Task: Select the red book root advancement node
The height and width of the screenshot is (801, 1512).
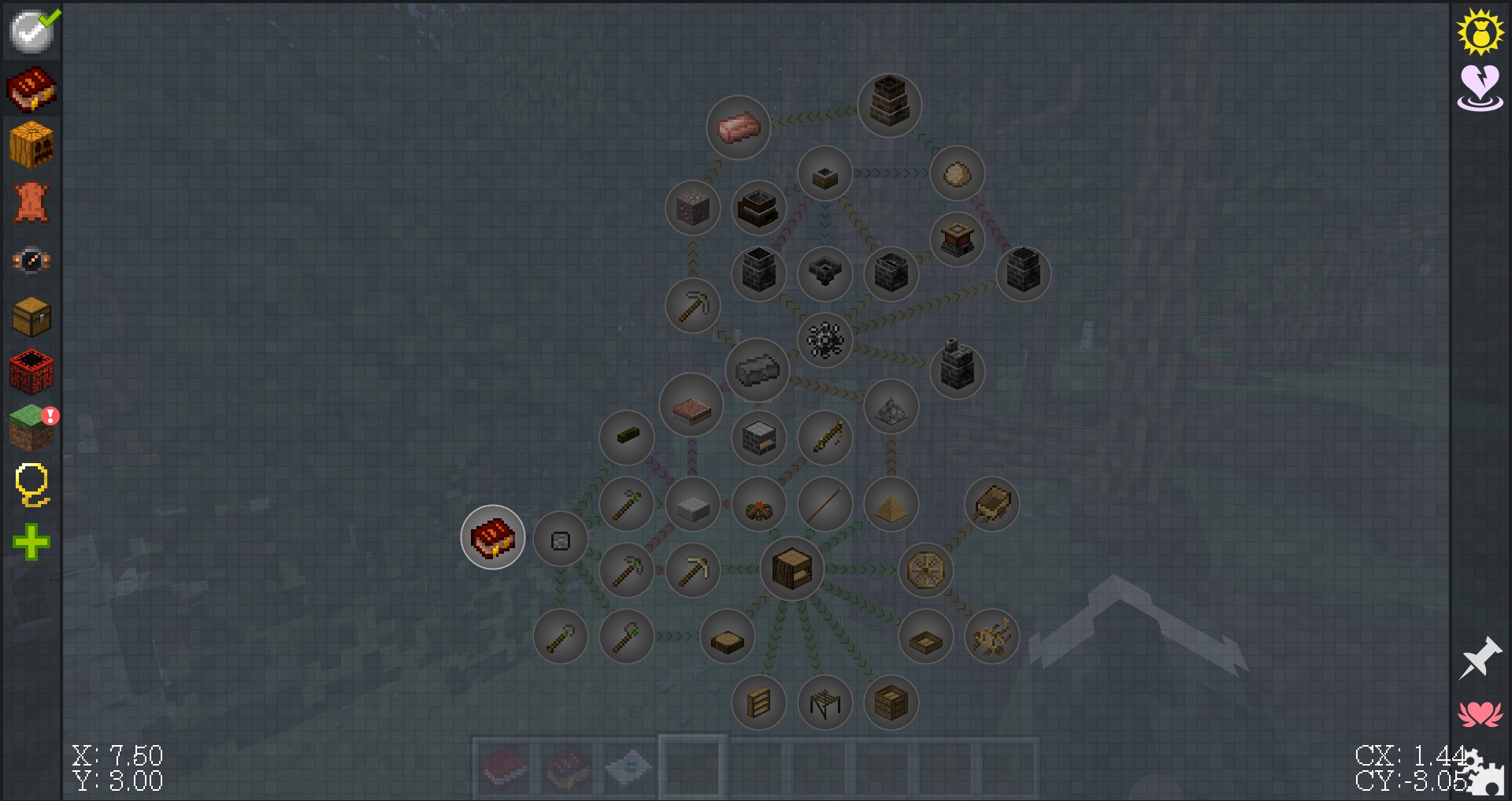Action: point(492,536)
